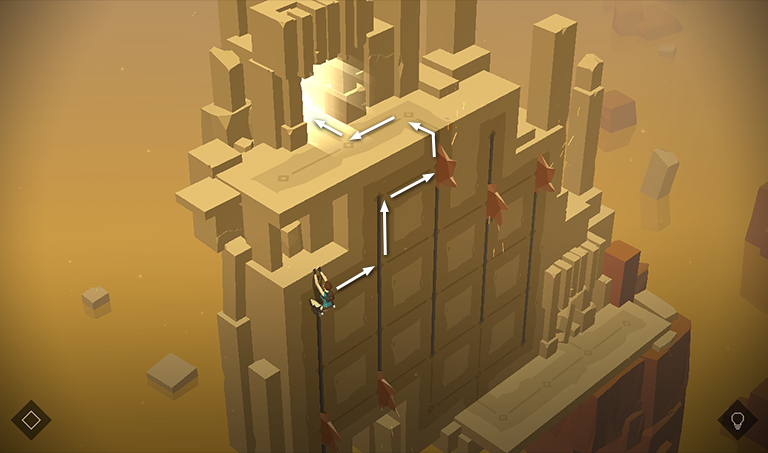Show the lightbulb hint
Viewport: 768px width, 453px height.
pos(738,420)
